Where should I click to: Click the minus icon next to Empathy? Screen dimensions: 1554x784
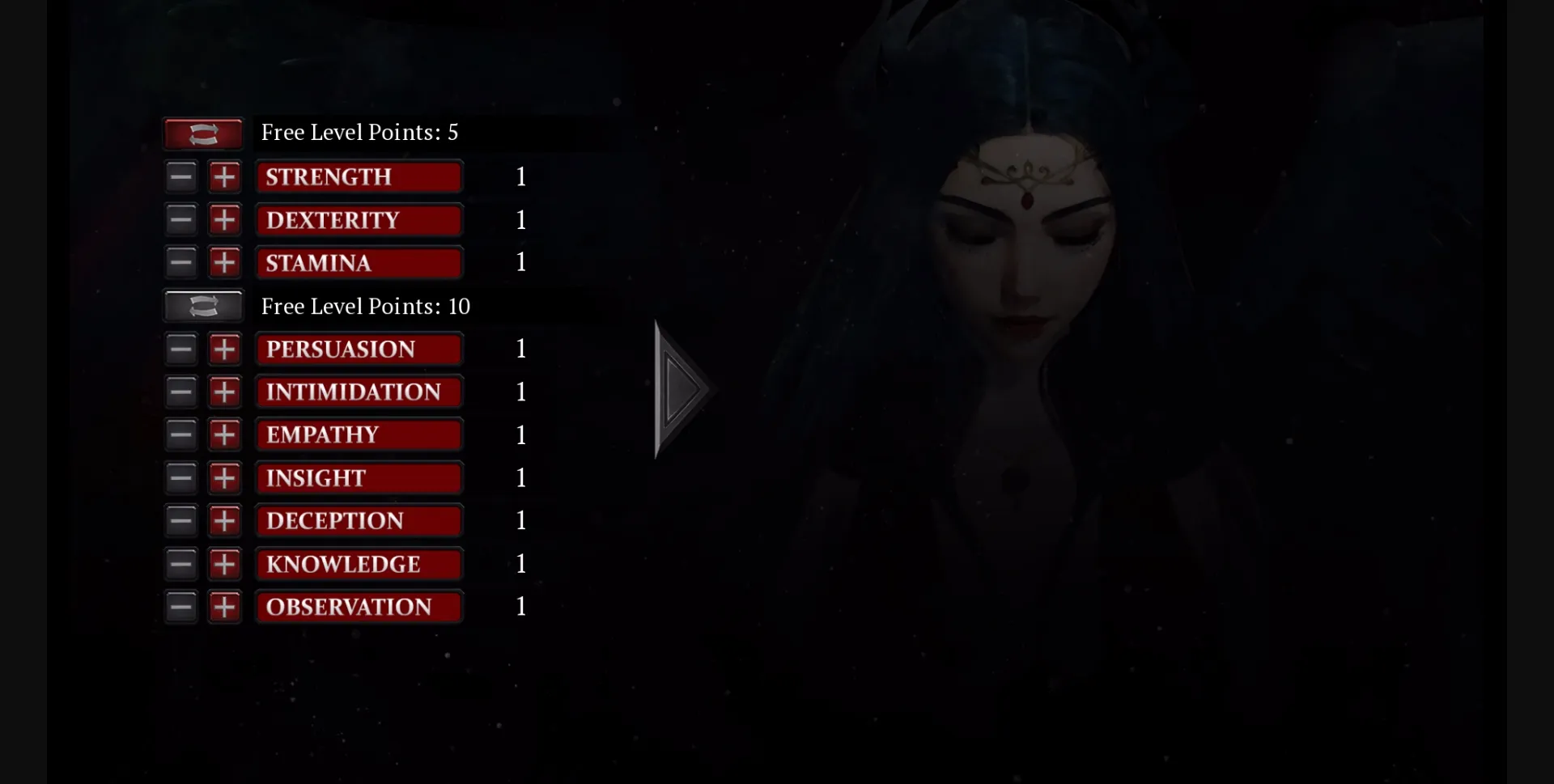pyautogui.click(x=180, y=434)
